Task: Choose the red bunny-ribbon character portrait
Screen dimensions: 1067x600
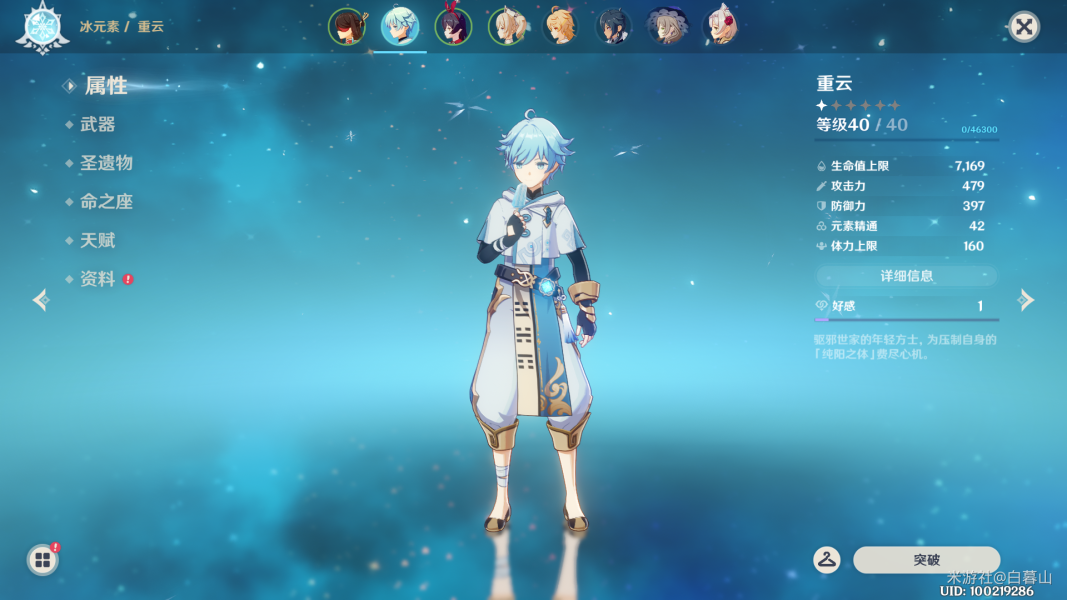Action: click(x=453, y=27)
